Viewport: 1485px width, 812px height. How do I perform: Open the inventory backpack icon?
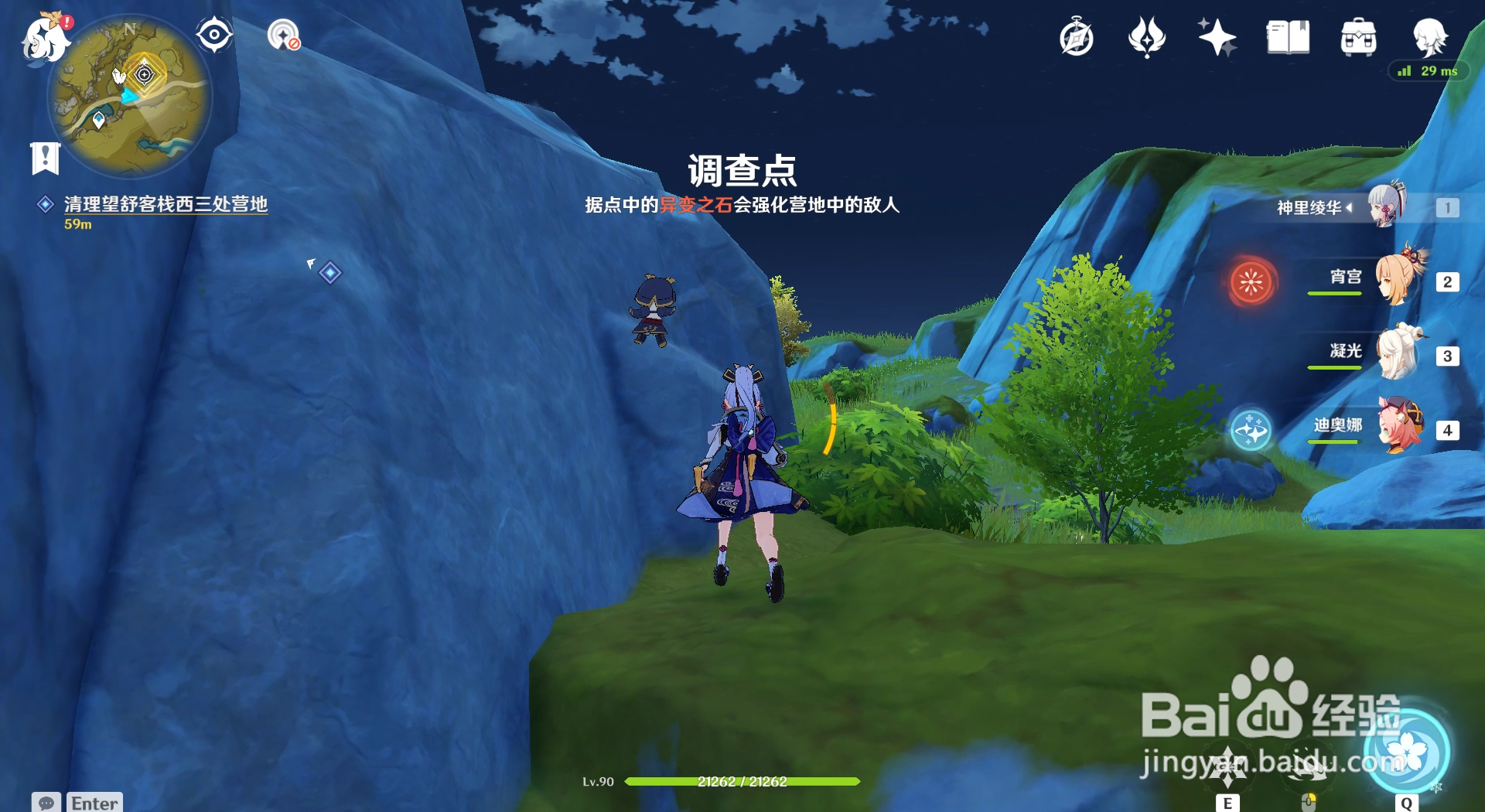pyautogui.click(x=1360, y=36)
